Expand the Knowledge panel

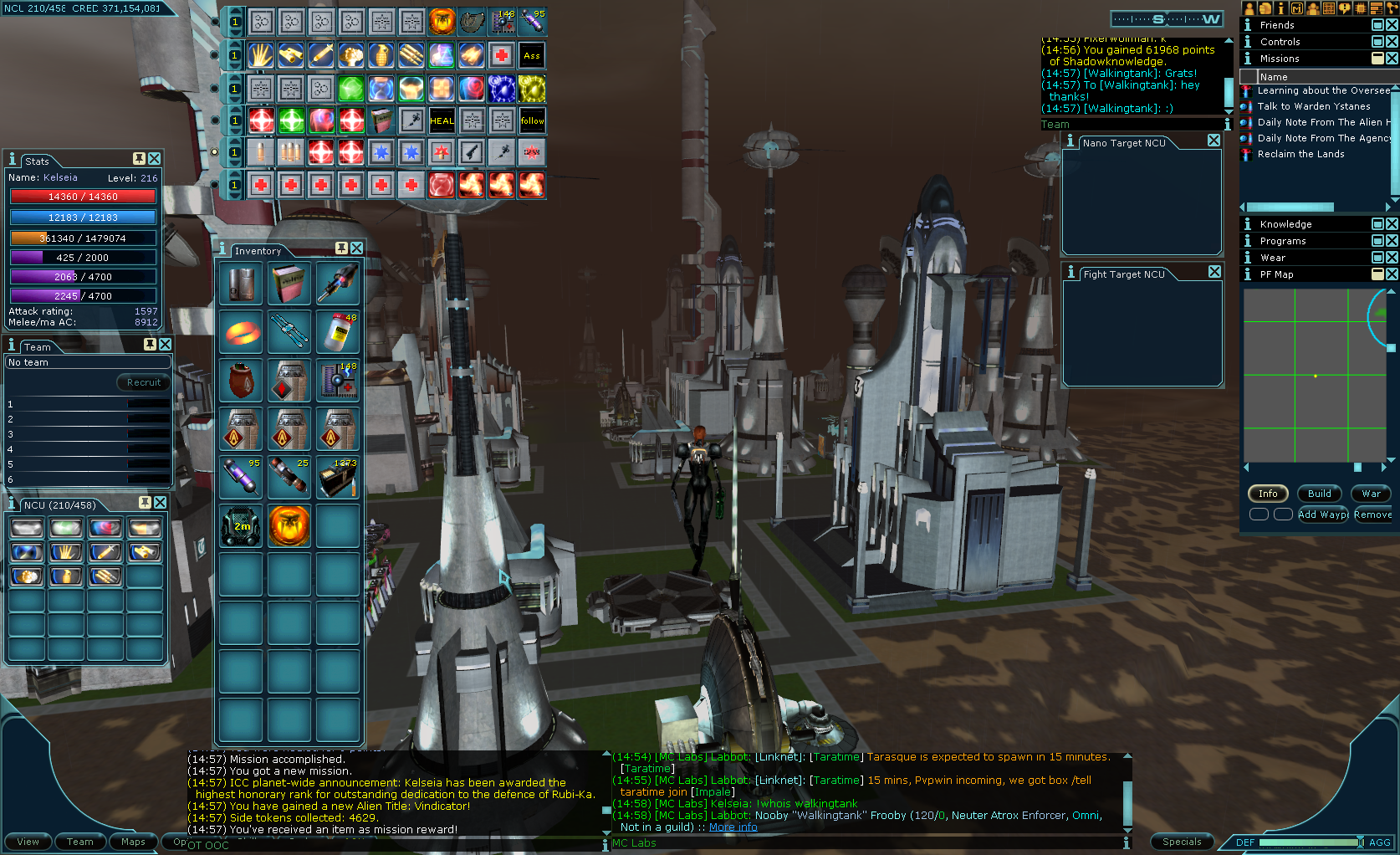point(1377,224)
